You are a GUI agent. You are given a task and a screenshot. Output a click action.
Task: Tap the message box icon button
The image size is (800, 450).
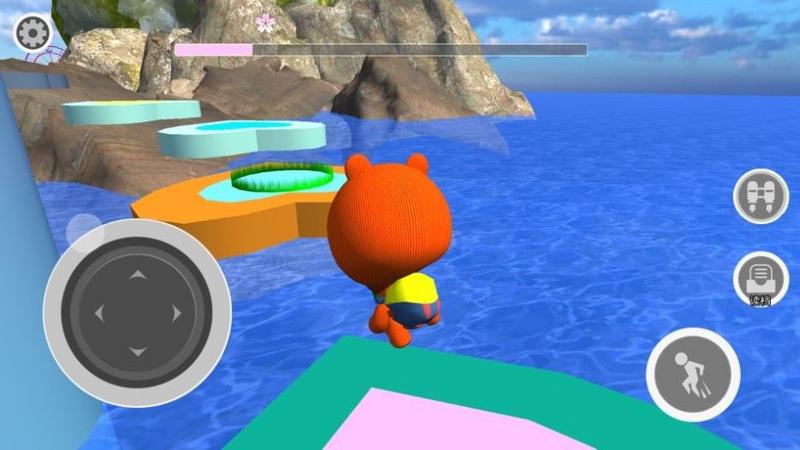click(x=761, y=278)
